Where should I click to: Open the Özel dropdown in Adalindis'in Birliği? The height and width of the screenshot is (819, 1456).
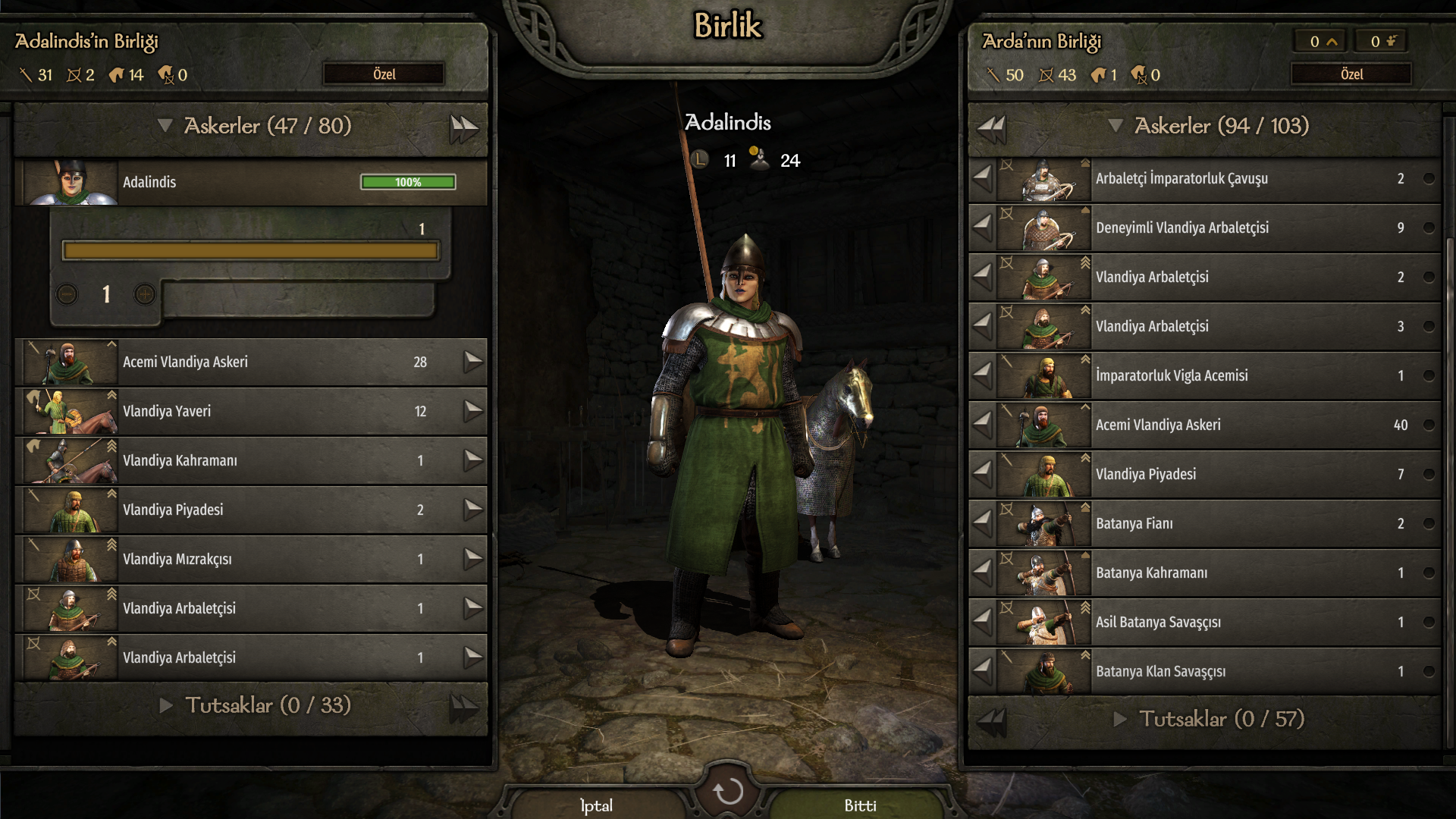384,74
